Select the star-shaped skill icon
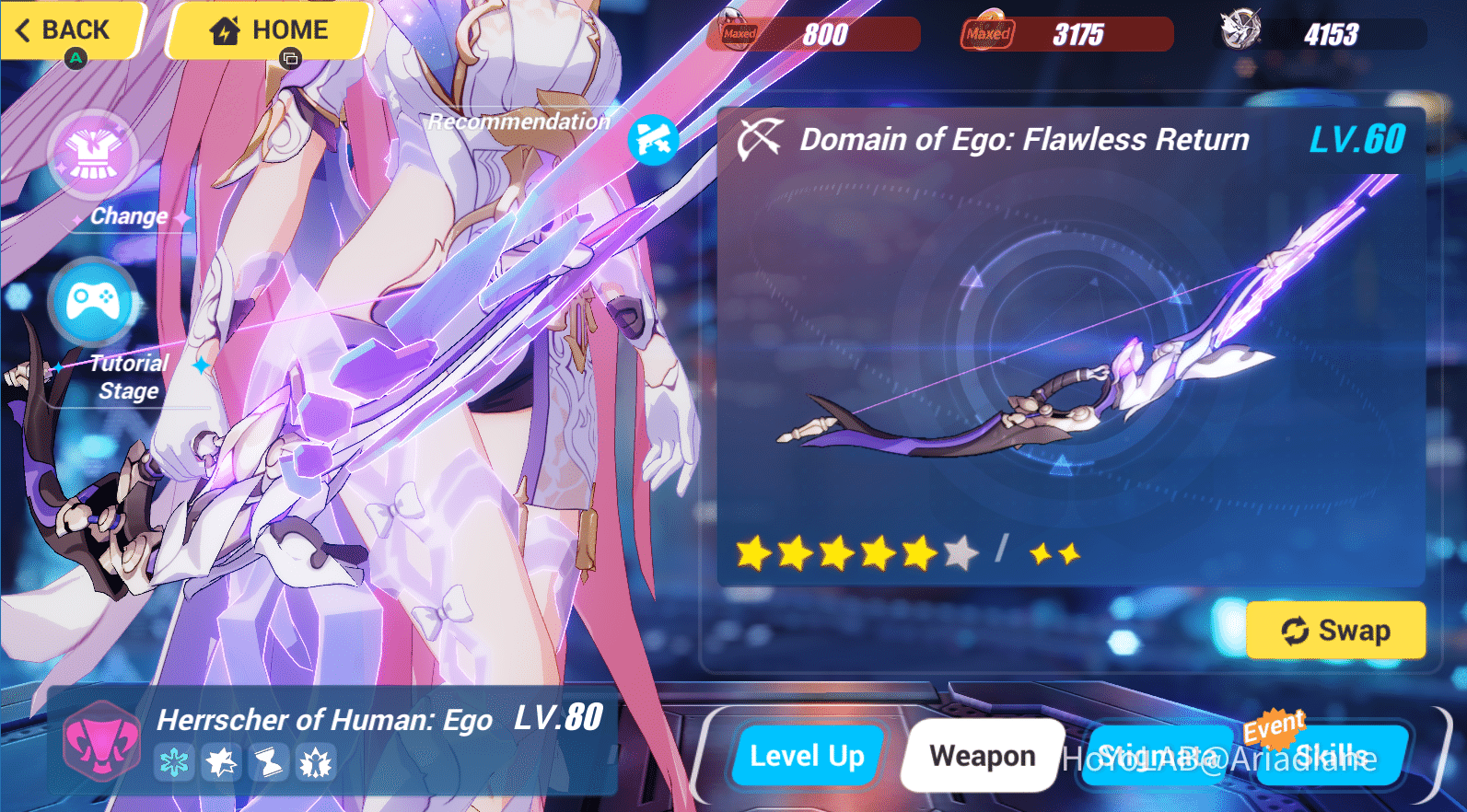Screen dimensions: 1467x812 (x=222, y=762)
